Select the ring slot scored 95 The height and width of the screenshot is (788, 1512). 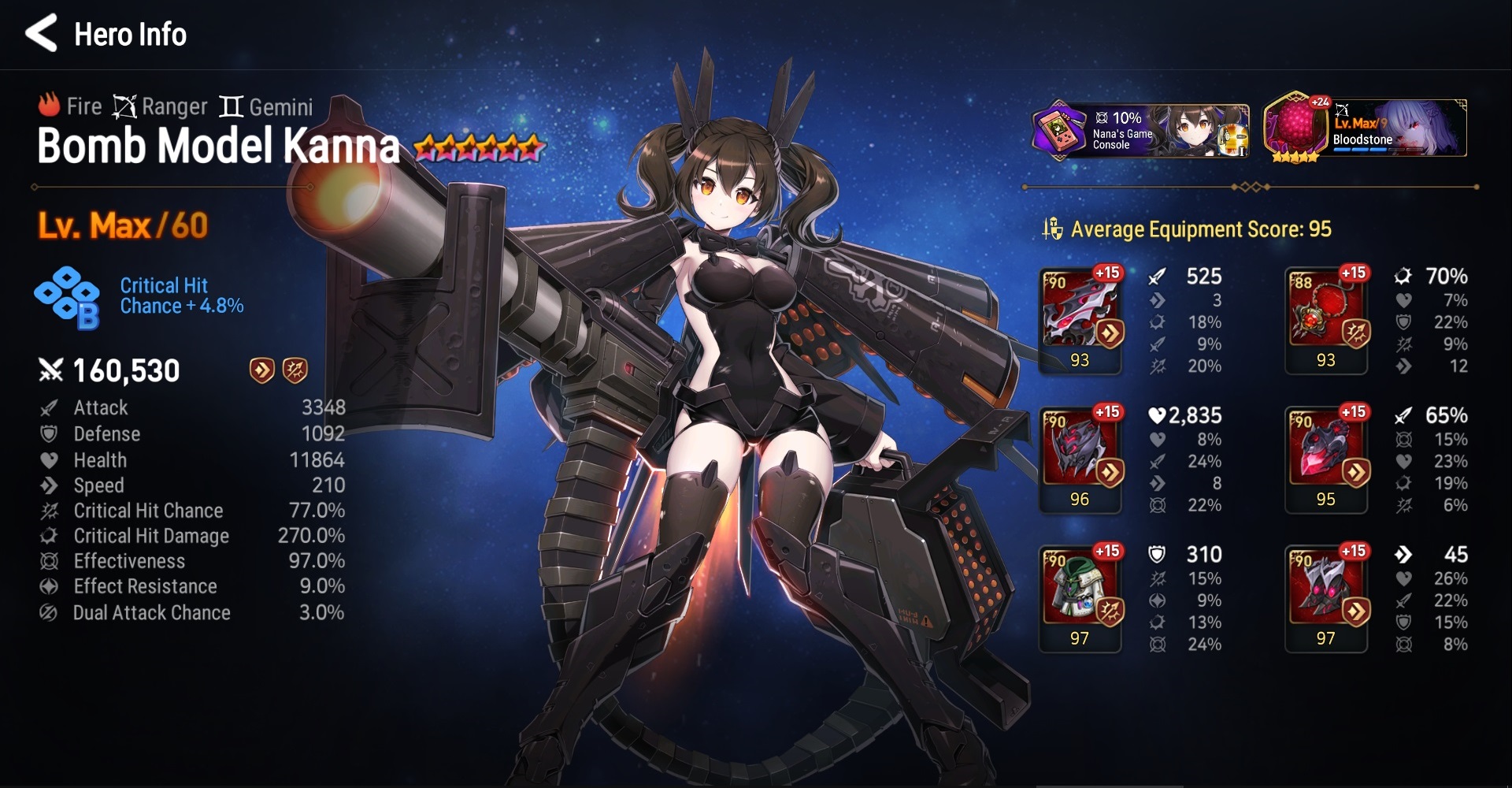click(1326, 459)
